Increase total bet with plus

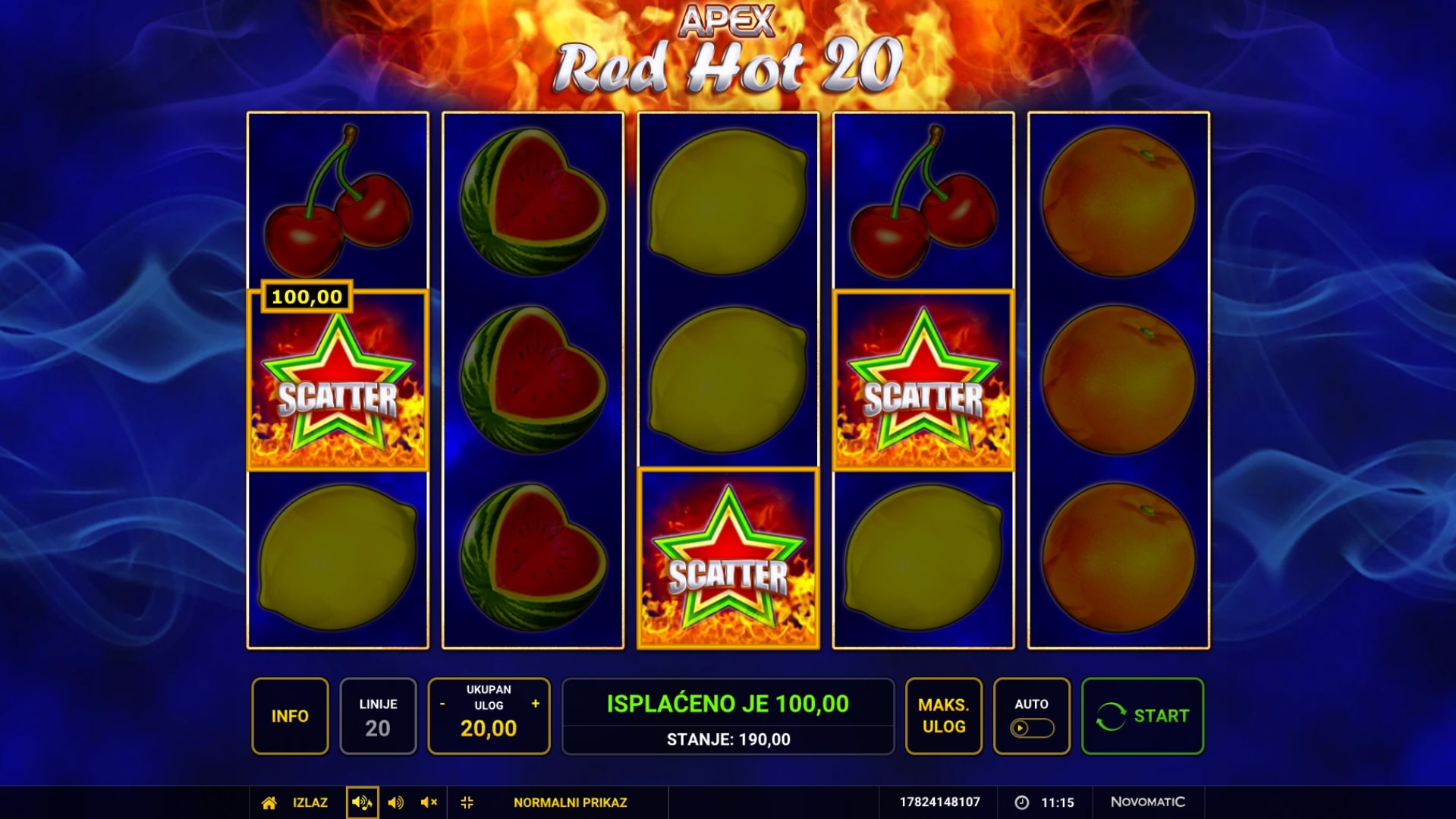point(536,704)
